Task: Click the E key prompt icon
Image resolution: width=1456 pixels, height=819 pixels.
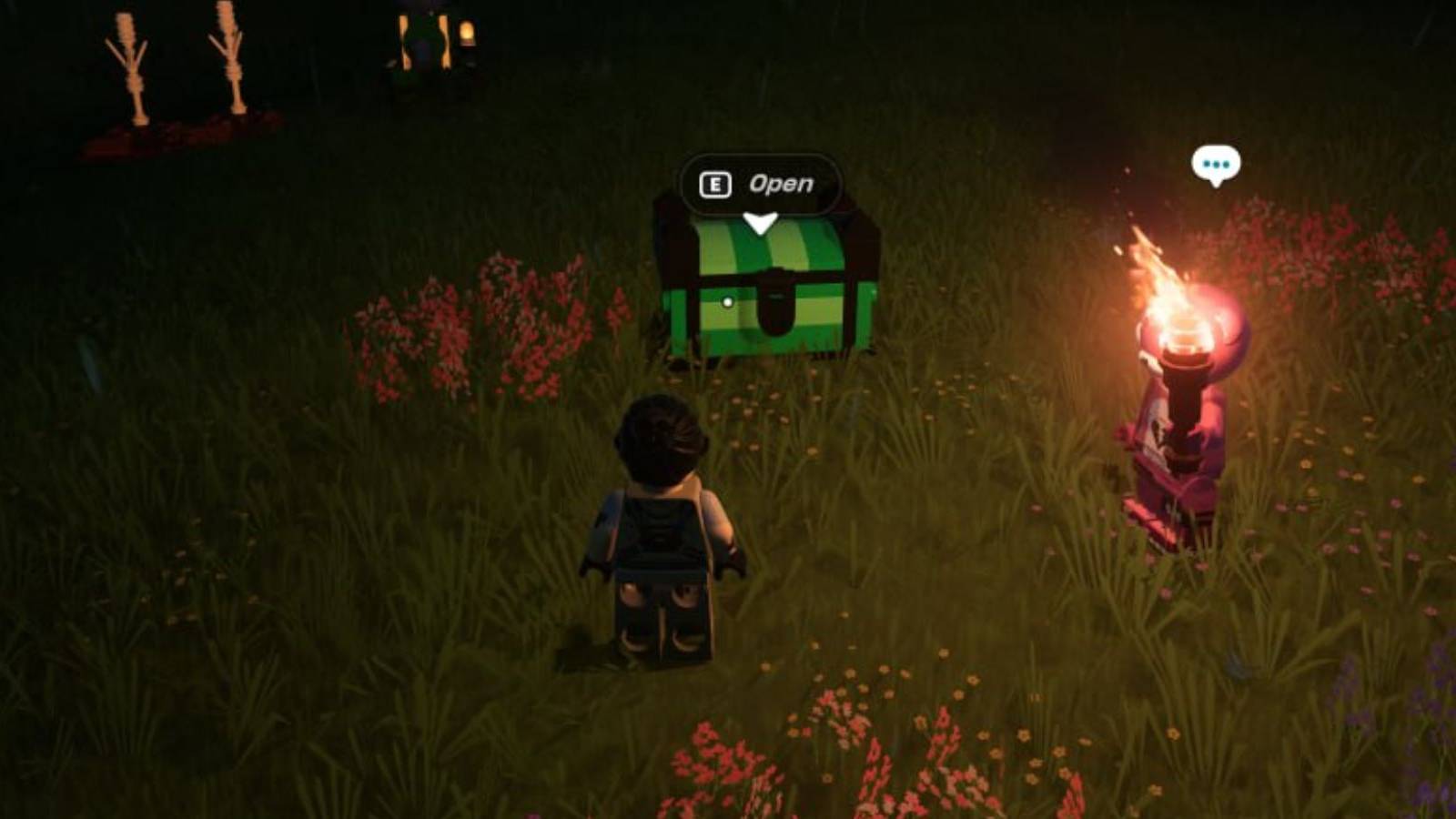Action: tap(718, 185)
